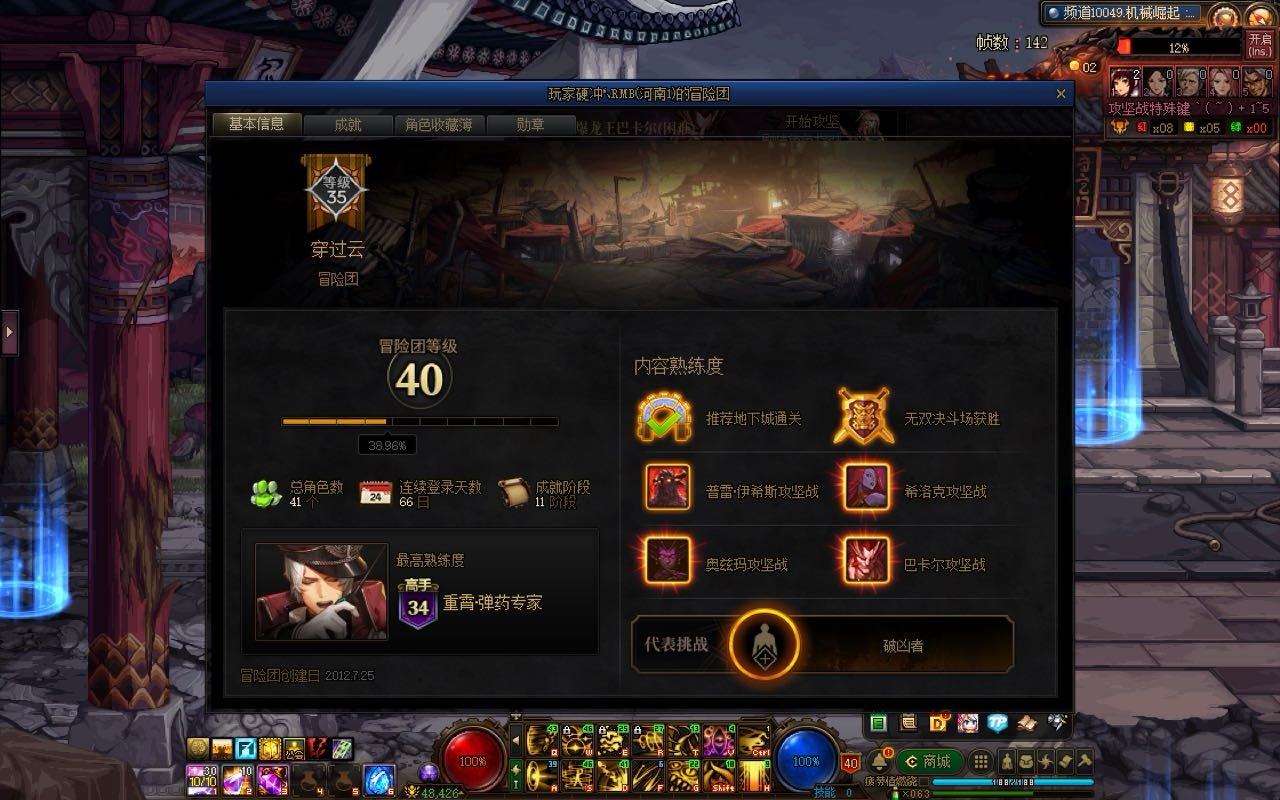
Task: Open the 巴卡尔攻坚战 mastery icon
Action: 866,561
